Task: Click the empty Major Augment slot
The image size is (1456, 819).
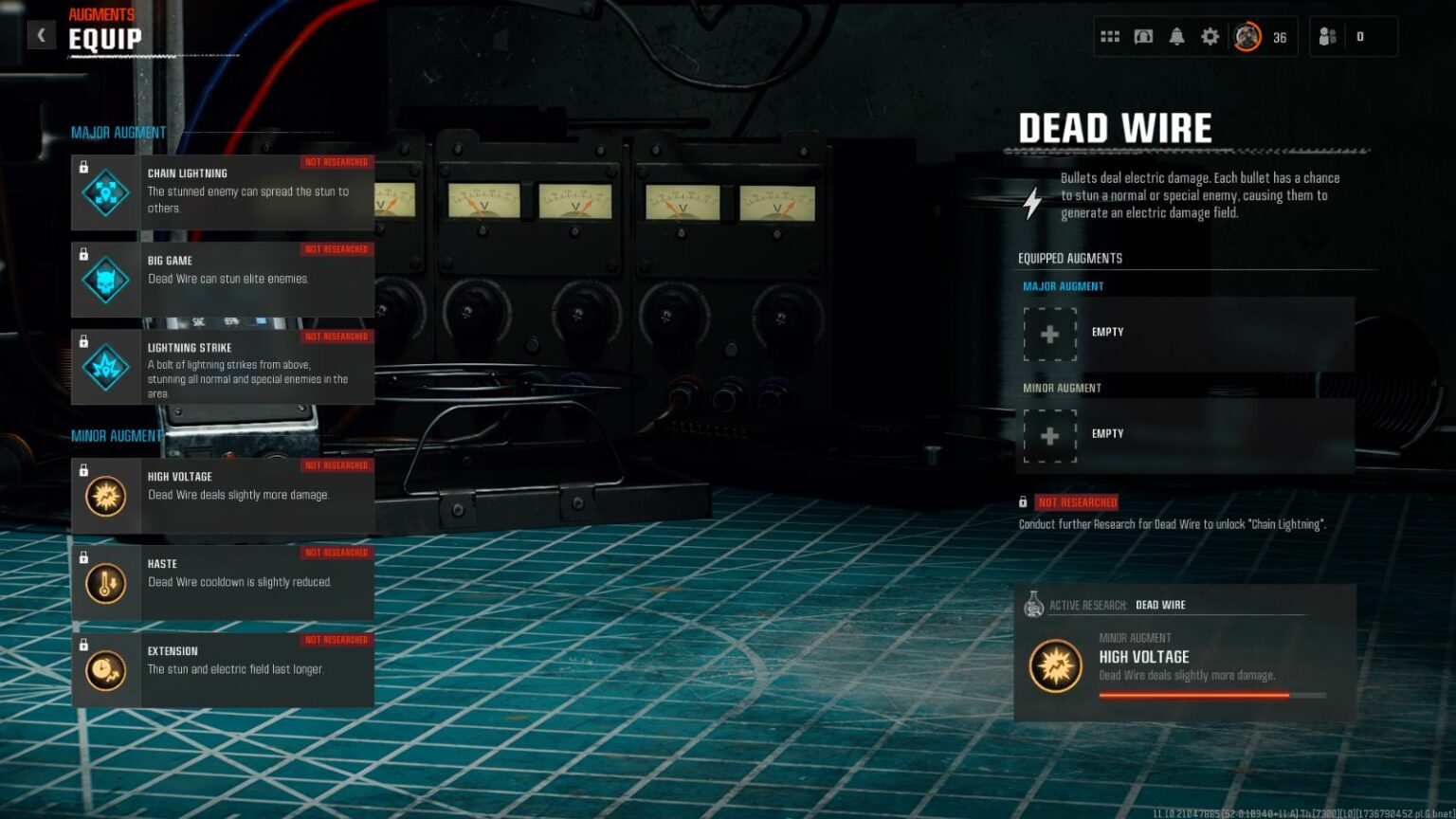Action: 1050,334
